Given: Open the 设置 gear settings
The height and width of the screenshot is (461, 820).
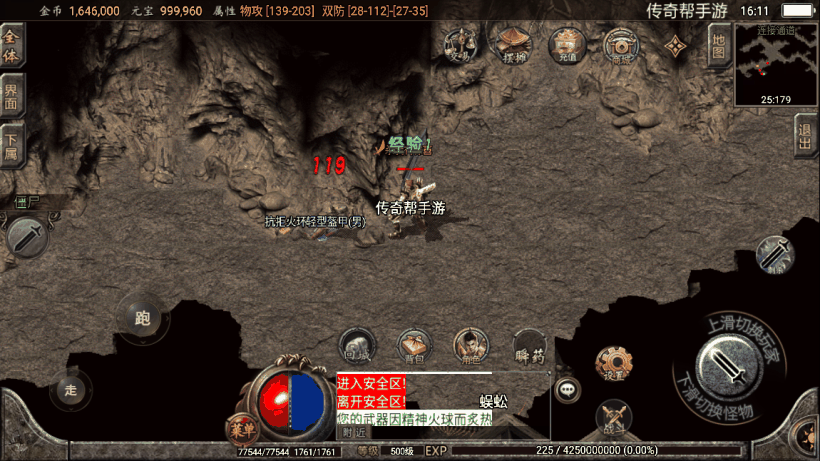Looking at the screenshot, I should click(x=613, y=364).
